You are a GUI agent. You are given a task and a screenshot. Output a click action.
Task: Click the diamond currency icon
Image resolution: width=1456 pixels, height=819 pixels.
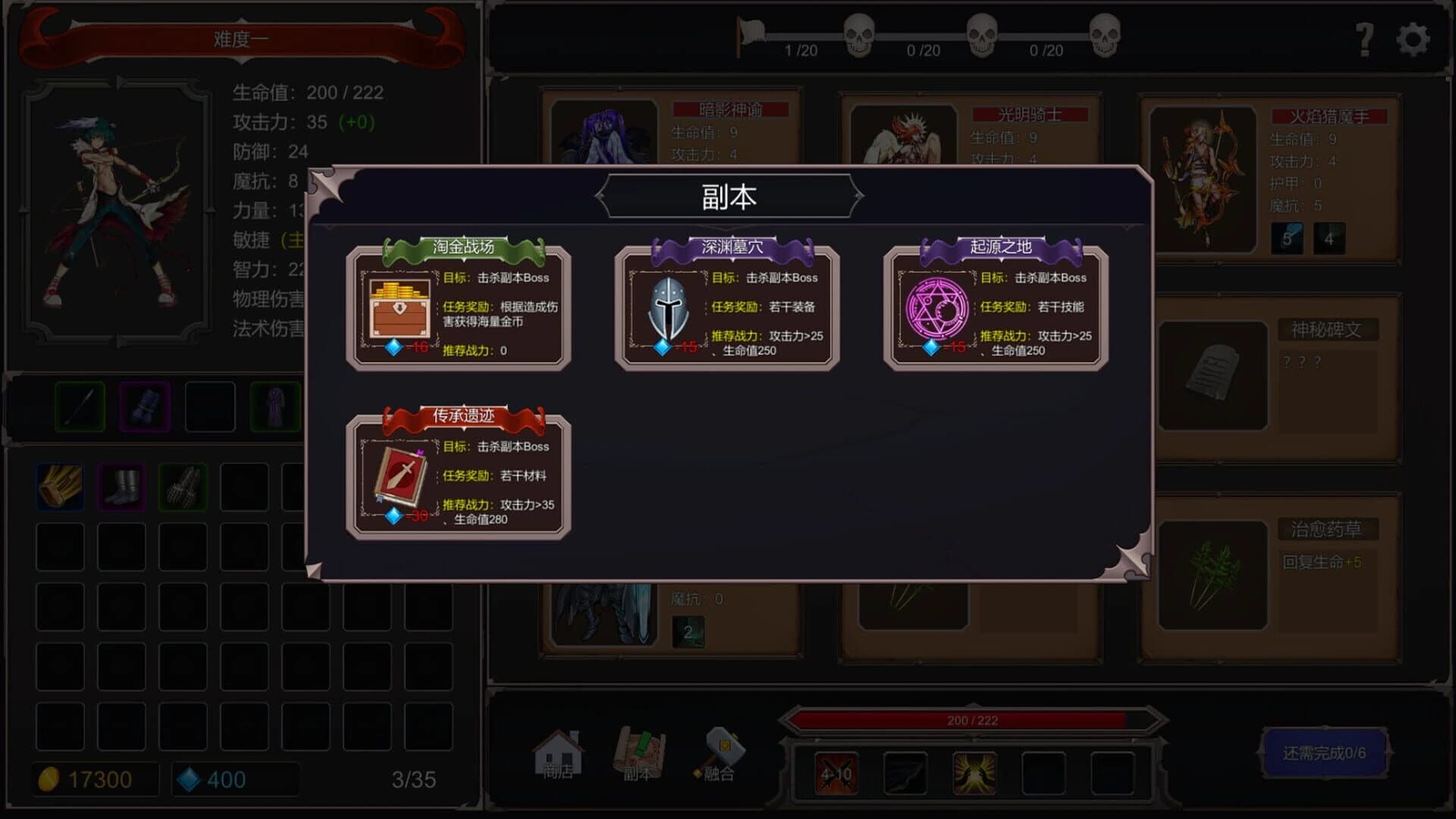[x=190, y=778]
